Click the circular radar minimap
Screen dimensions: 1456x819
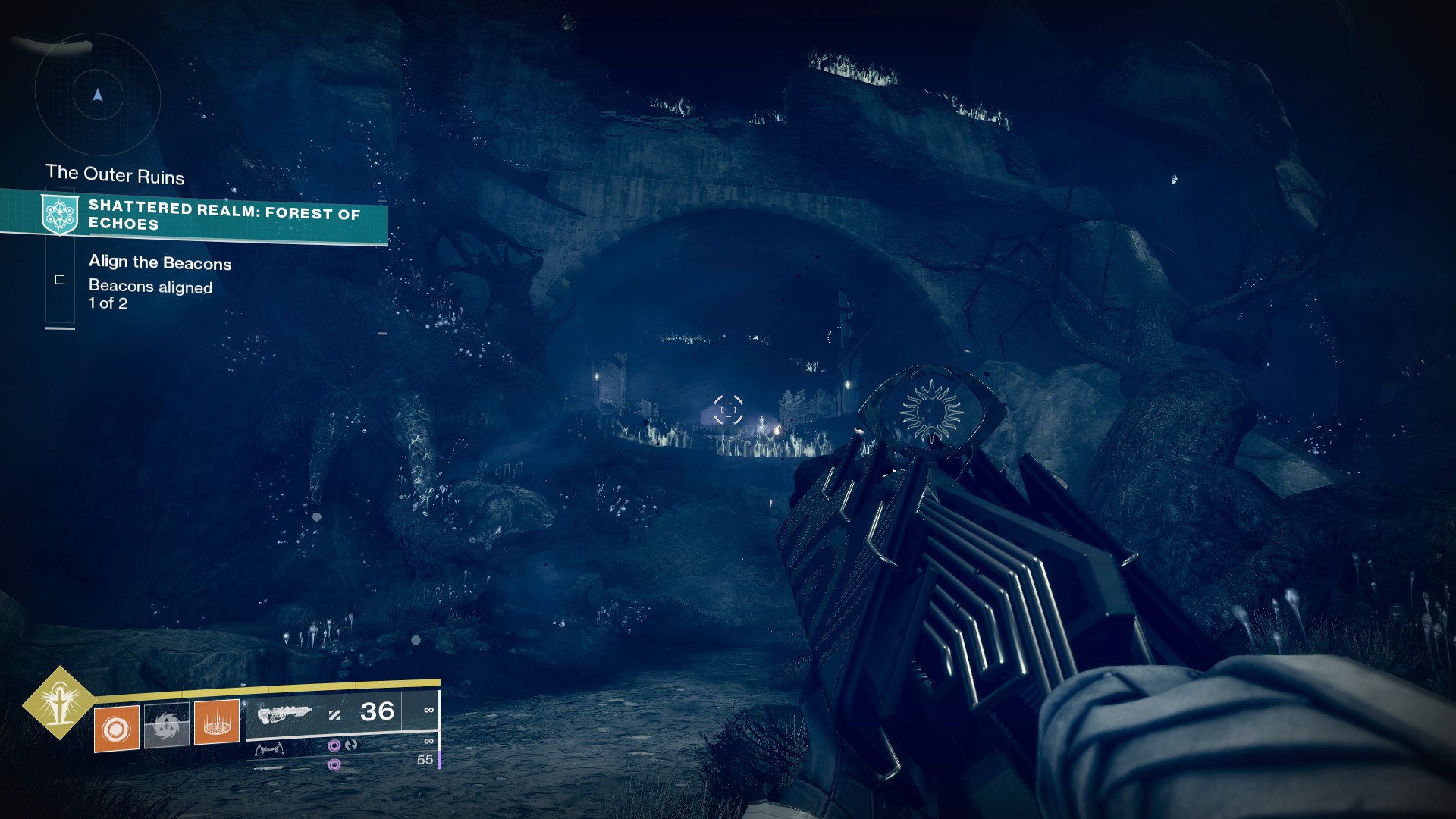(x=97, y=96)
